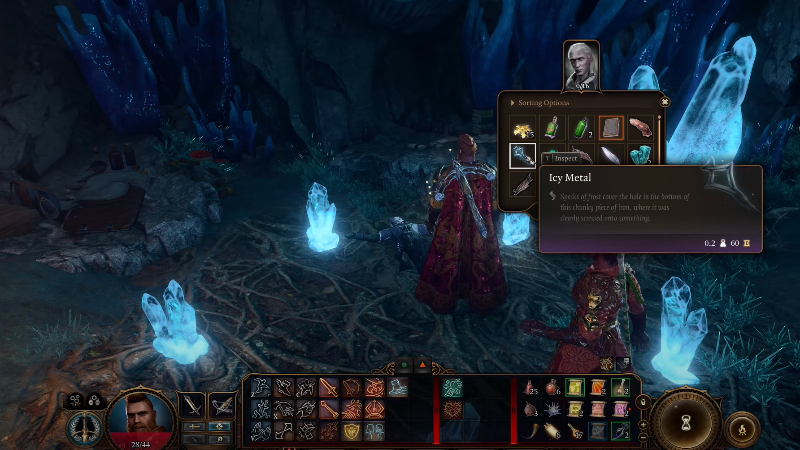The width and height of the screenshot is (800, 450).
Task: Pick the teal crystal item in the inventory
Action: click(642, 155)
